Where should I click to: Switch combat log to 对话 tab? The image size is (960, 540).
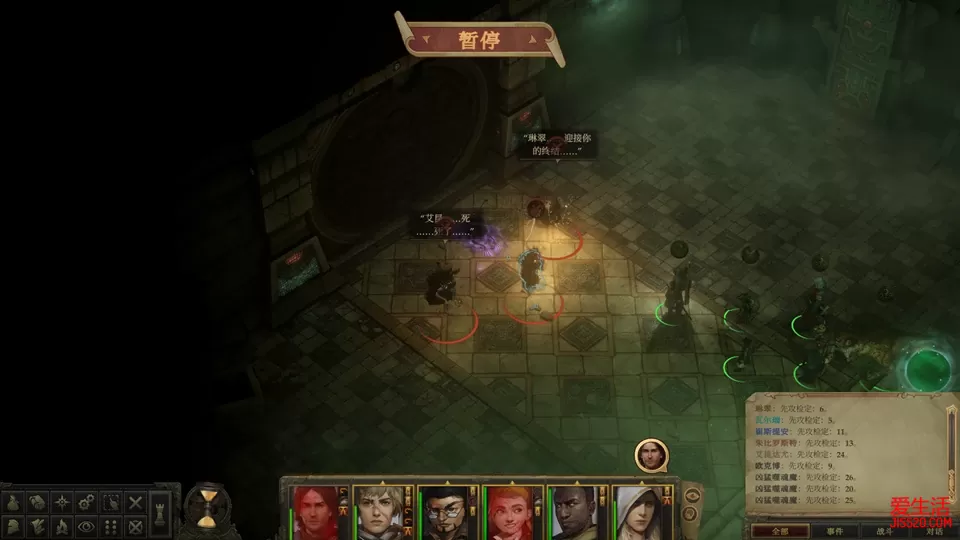pos(934,530)
